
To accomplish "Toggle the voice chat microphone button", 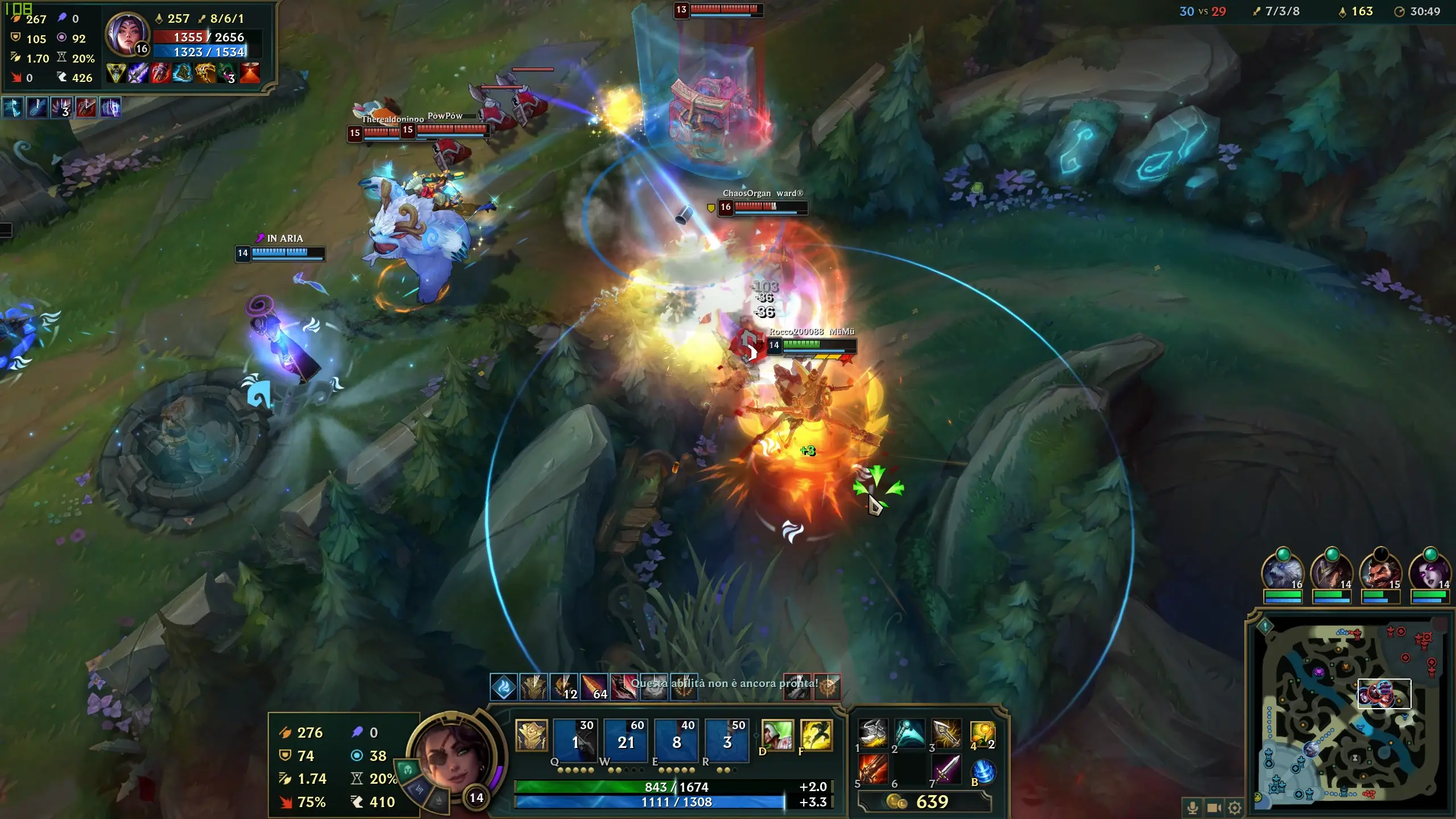I will pos(1193,807).
